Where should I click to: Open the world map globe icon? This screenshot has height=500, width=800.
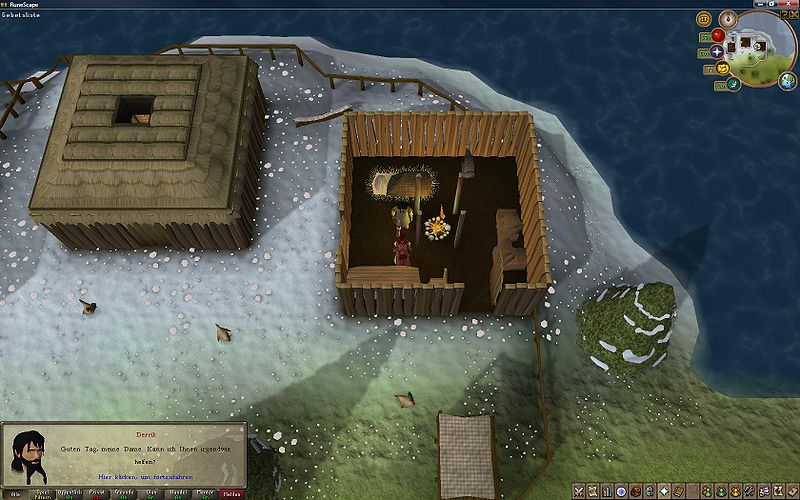[x=787, y=80]
